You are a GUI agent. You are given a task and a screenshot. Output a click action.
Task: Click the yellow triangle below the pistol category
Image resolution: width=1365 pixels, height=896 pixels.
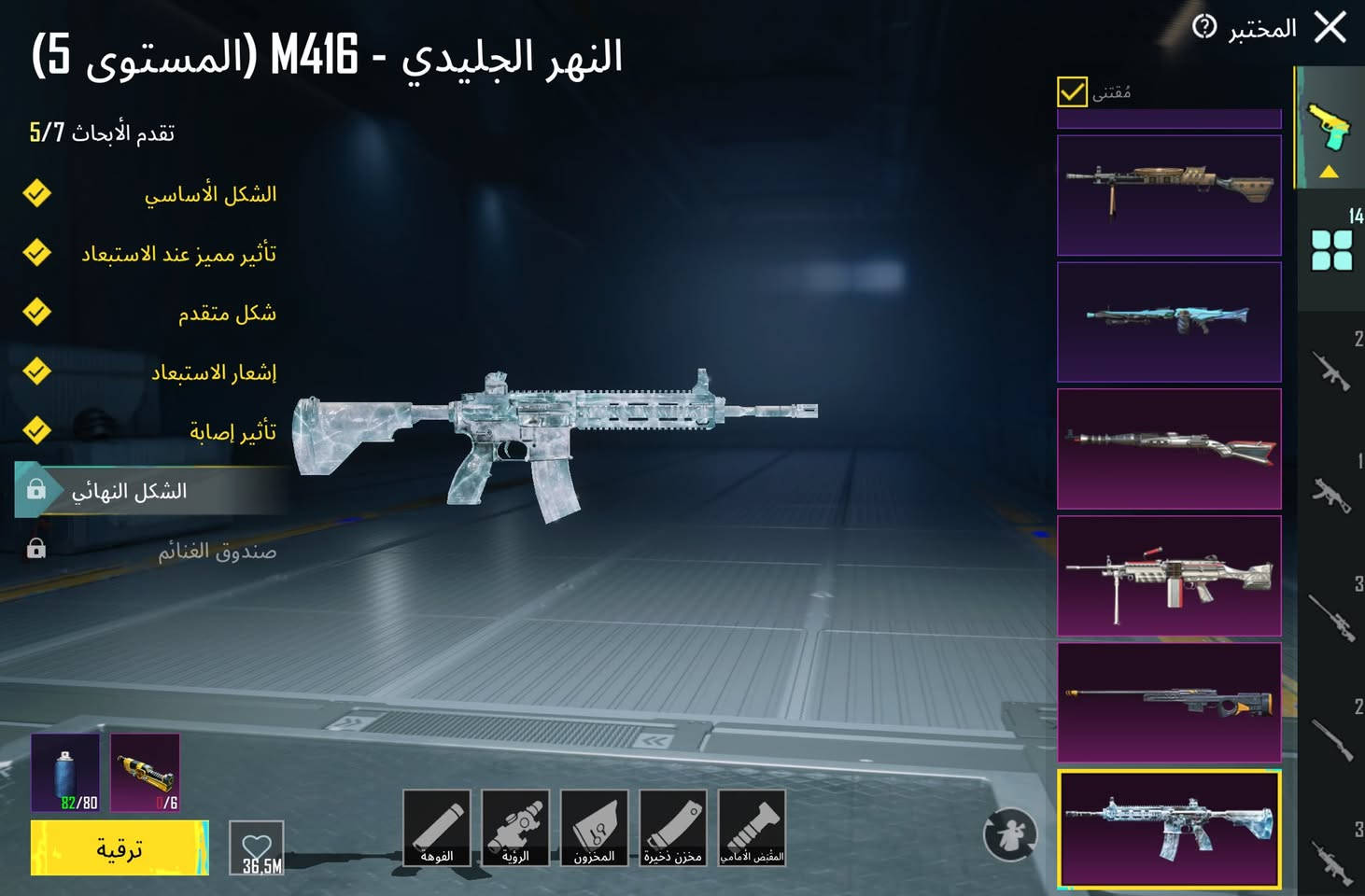[x=1330, y=170]
